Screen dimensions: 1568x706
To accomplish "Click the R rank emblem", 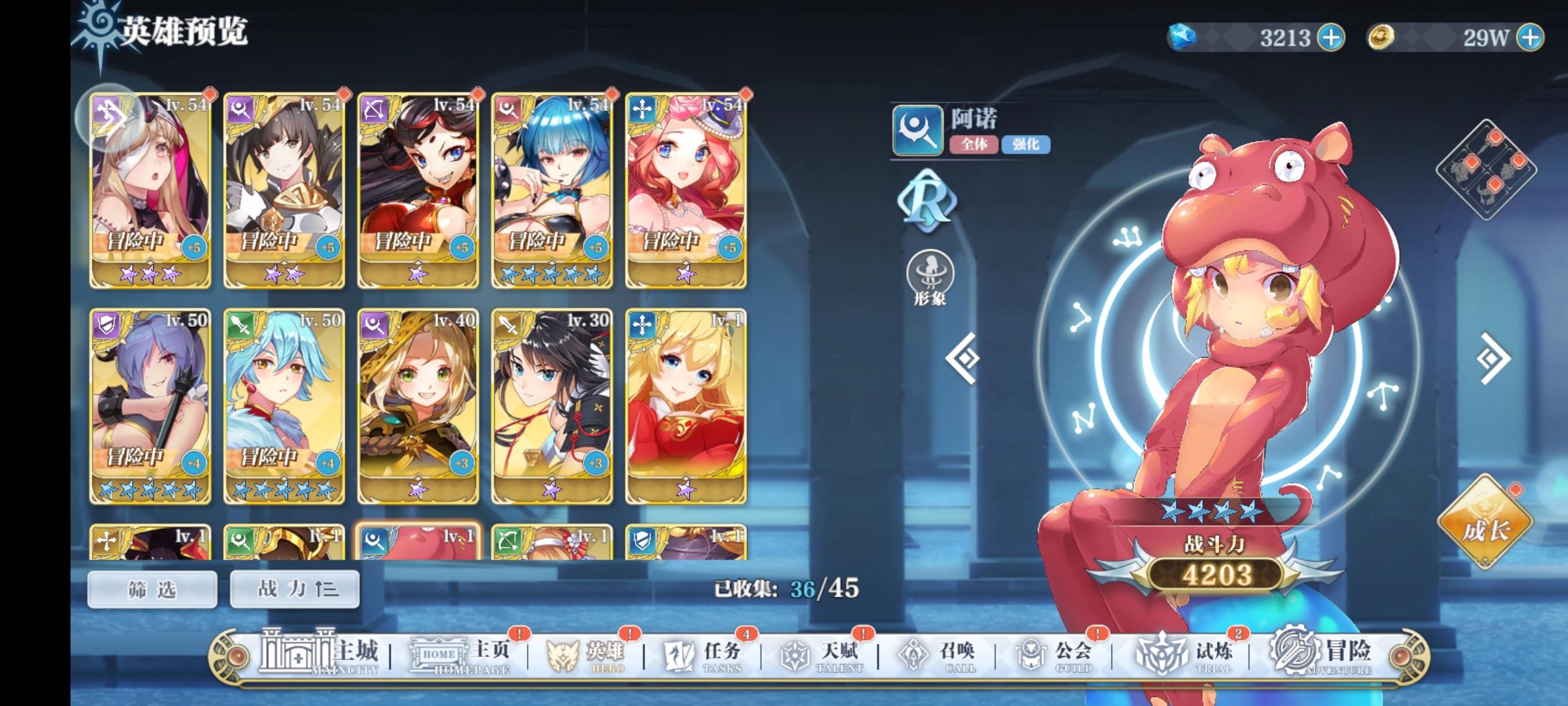I will [927, 203].
